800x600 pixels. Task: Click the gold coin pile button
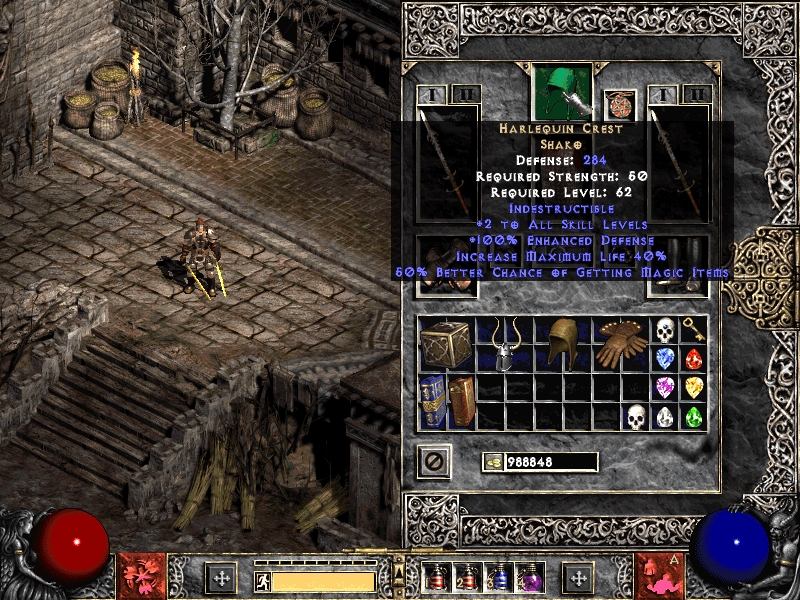494,462
